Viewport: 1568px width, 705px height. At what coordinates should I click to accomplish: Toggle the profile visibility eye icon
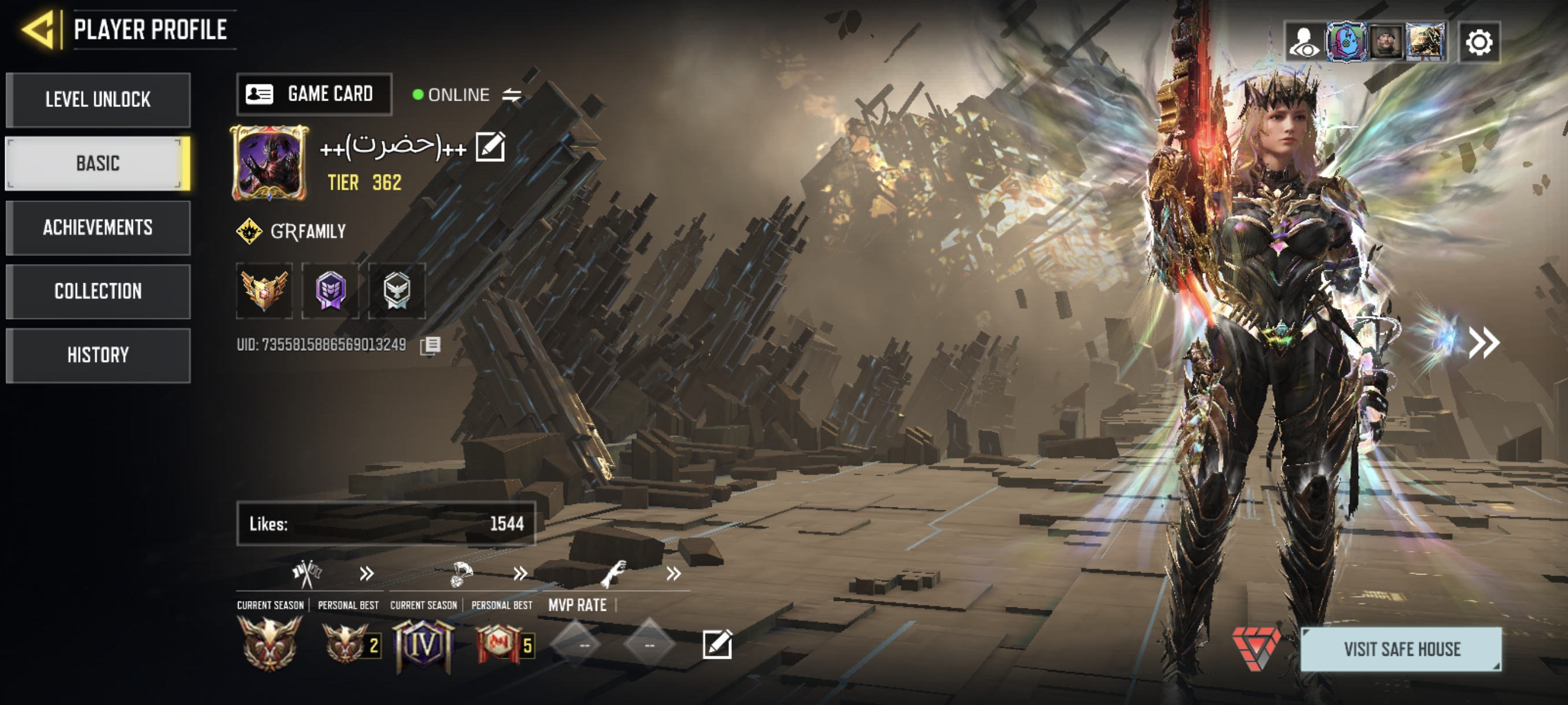[1304, 43]
